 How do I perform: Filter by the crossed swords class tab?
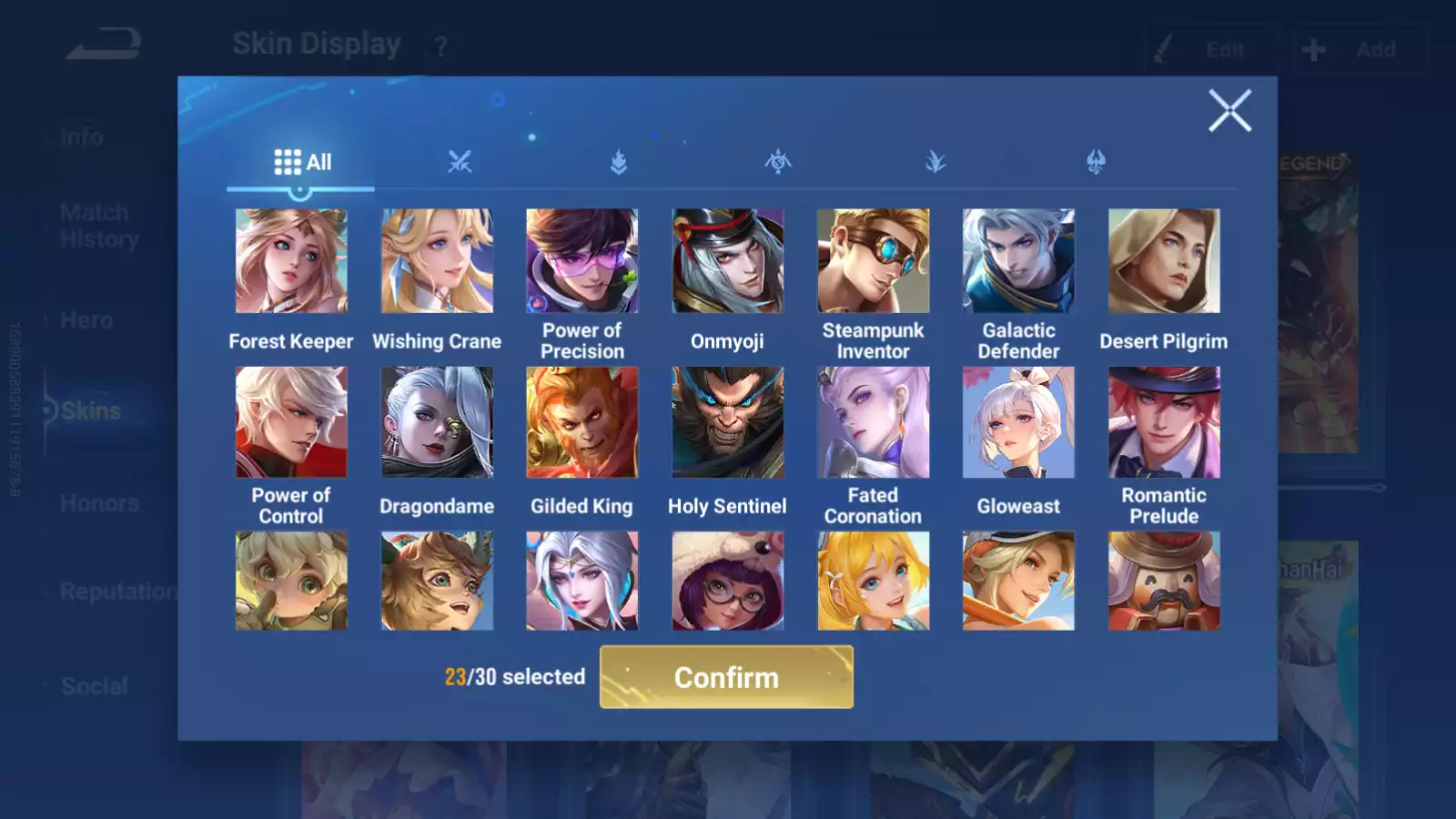tap(460, 163)
